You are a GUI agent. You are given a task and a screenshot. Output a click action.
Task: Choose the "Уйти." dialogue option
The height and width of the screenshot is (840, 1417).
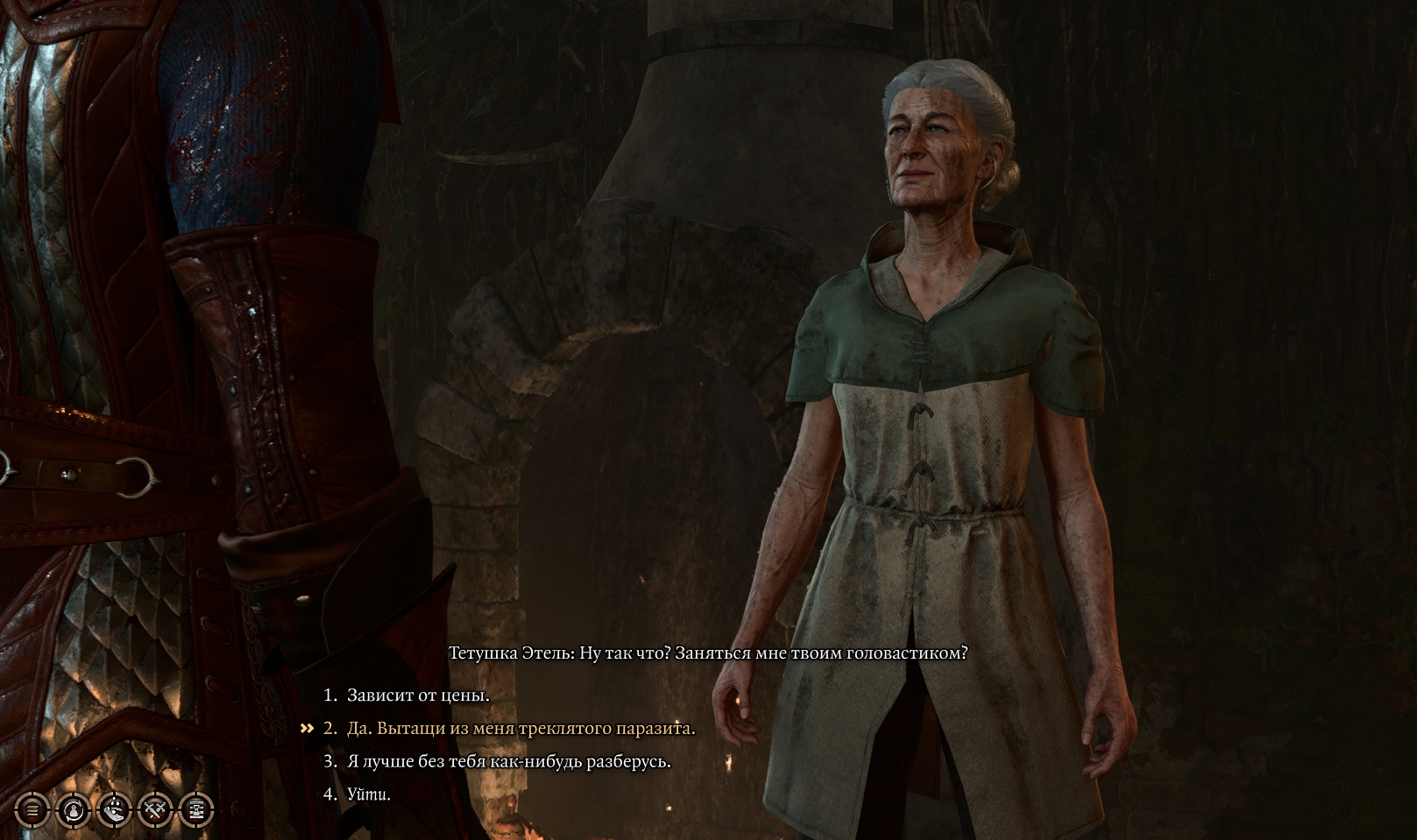click(x=368, y=795)
